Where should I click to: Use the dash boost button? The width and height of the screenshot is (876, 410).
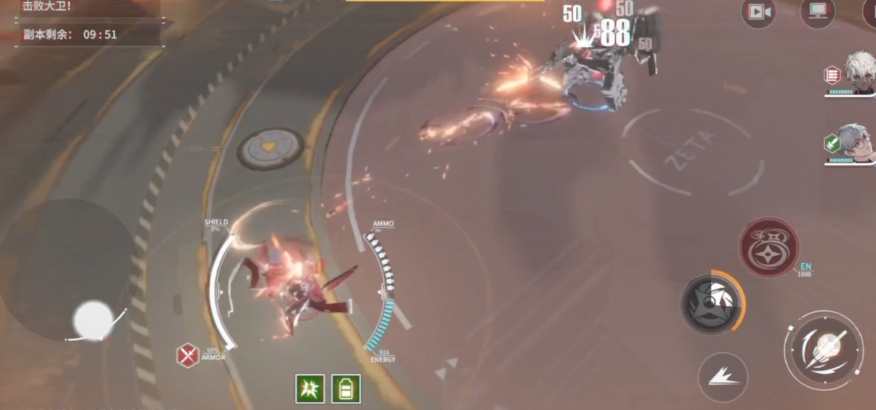[723, 376]
